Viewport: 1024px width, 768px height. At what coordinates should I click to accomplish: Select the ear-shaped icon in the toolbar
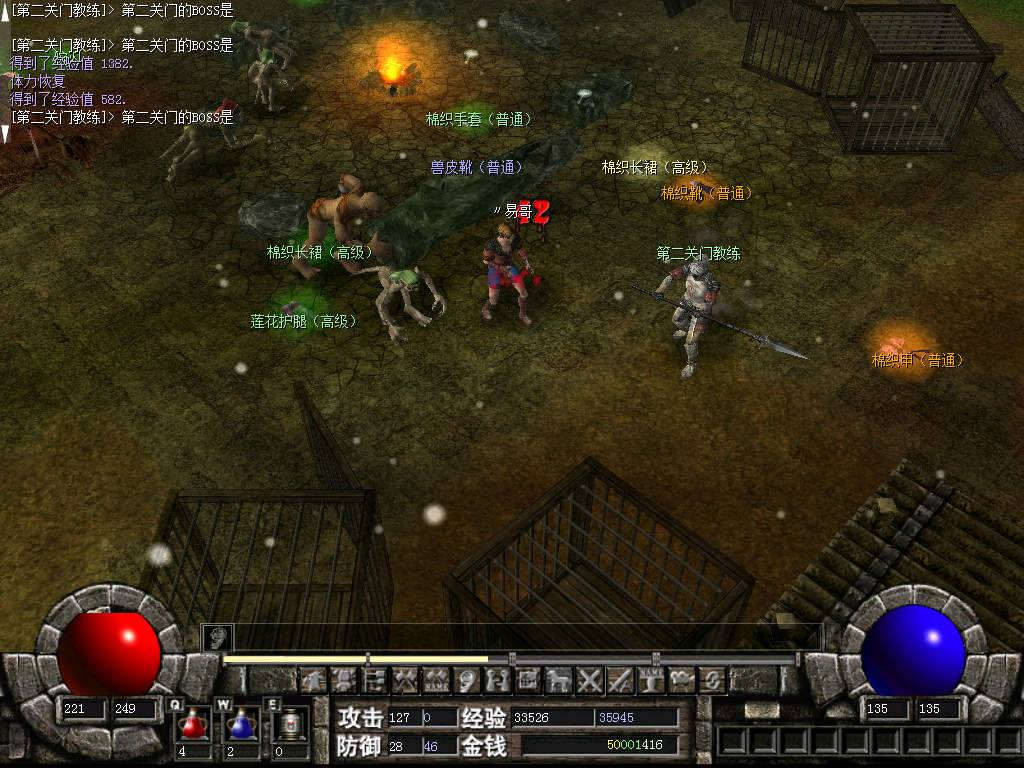467,681
